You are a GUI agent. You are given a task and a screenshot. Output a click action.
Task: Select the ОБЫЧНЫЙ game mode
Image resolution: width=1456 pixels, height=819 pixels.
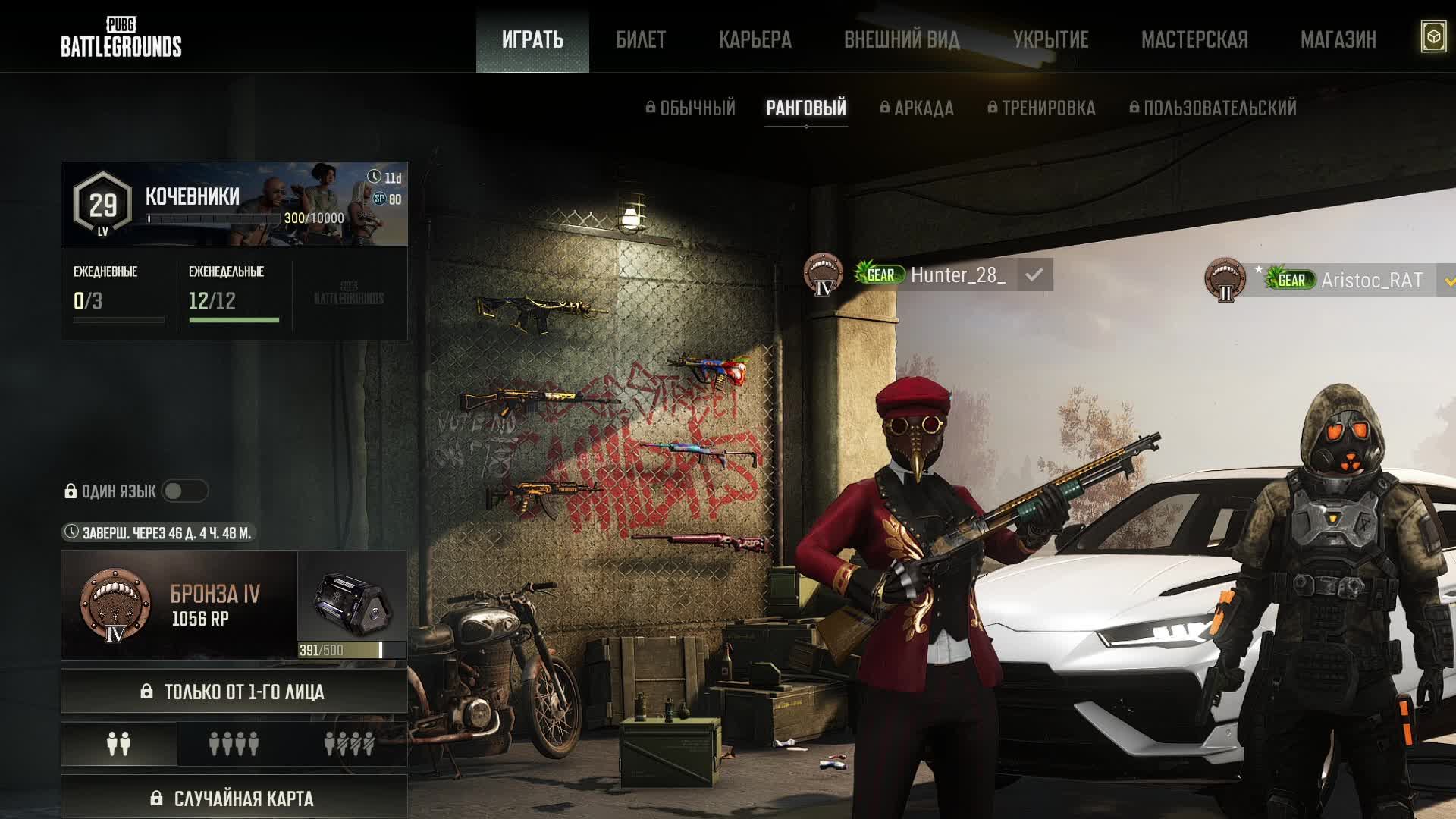691,108
